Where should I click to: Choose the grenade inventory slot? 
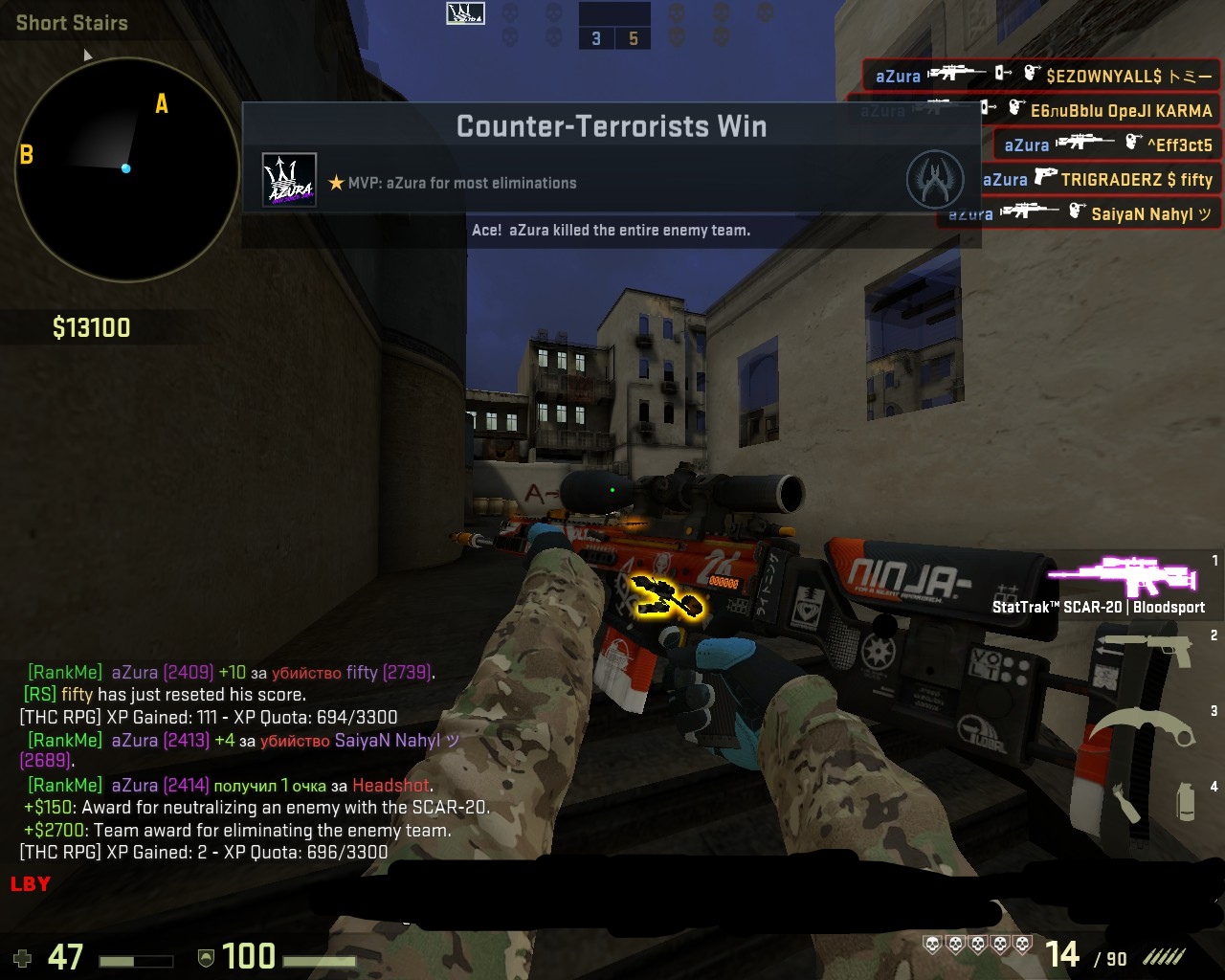tap(1185, 801)
